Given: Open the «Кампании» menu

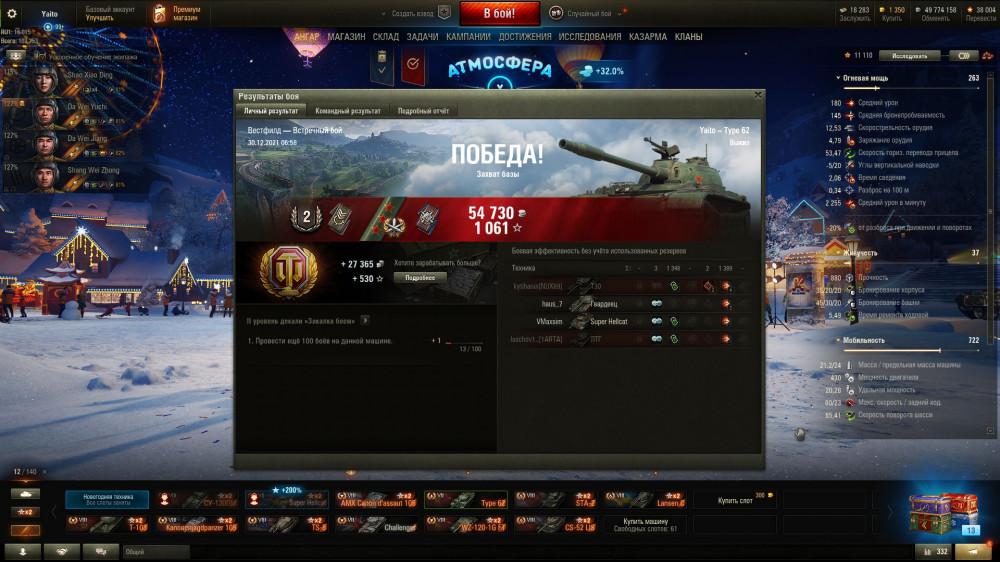Looking at the screenshot, I should pos(468,37).
